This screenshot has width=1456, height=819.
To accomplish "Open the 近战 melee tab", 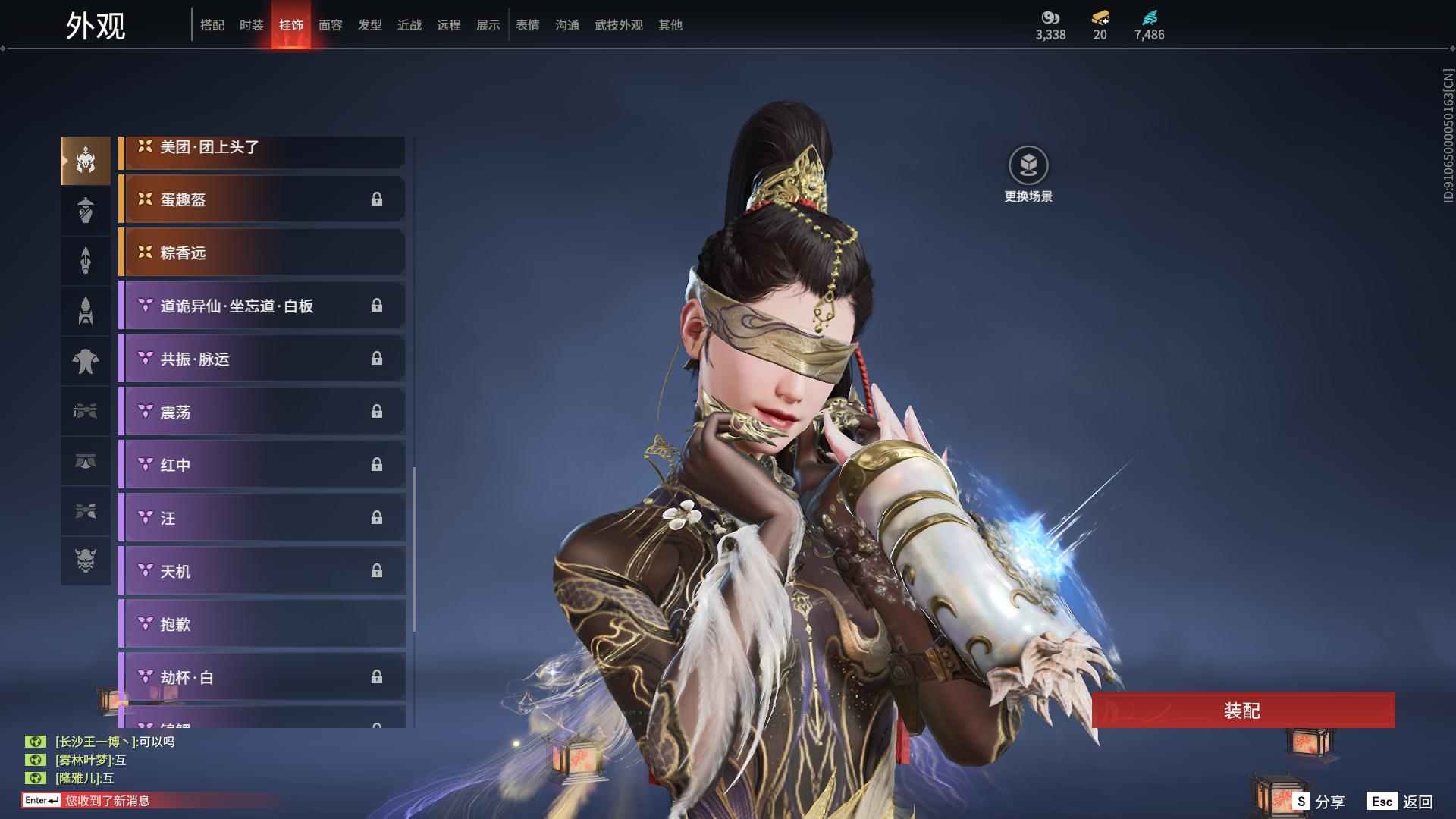I will 409,25.
